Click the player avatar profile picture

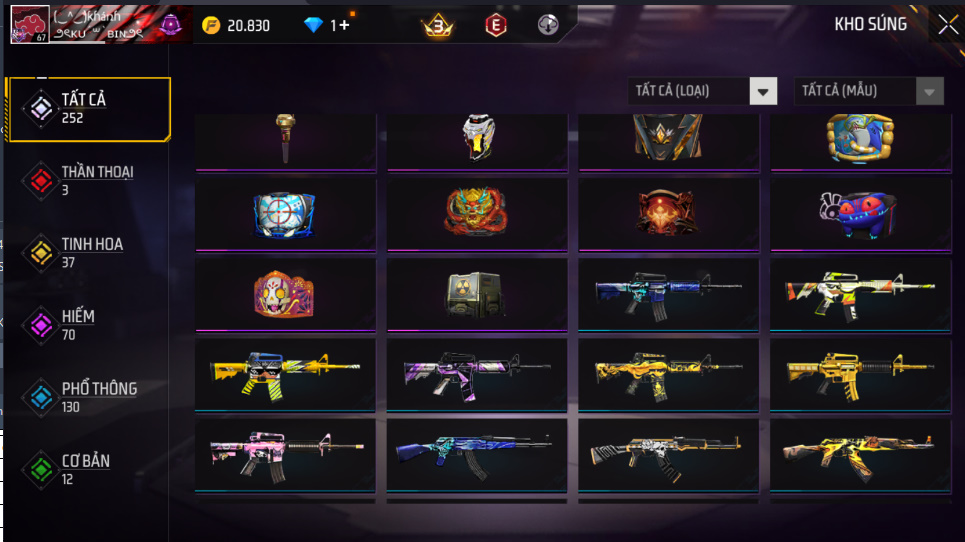click(30, 24)
